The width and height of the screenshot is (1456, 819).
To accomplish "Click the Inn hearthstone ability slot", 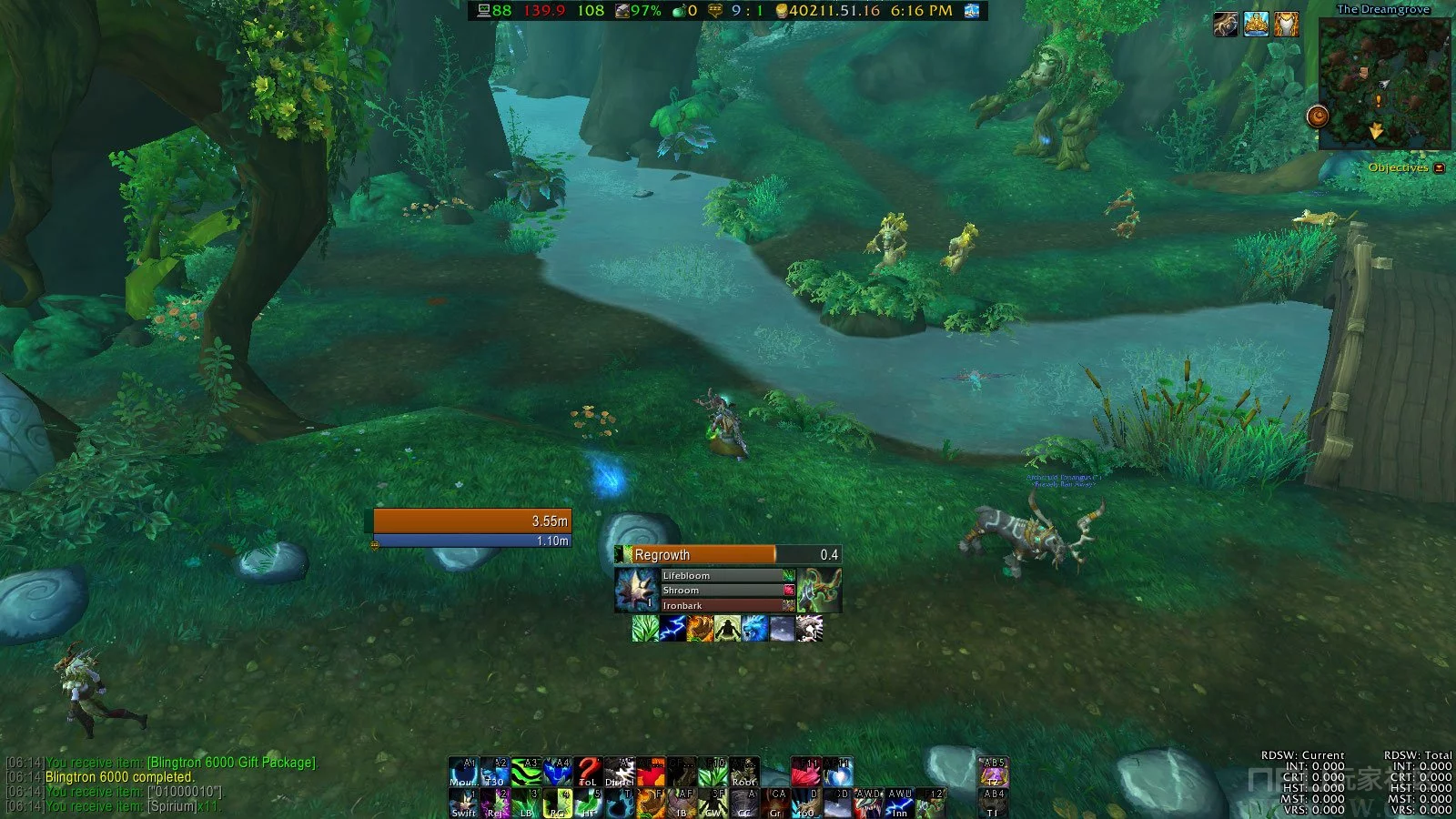I will [x=899, y=803].
